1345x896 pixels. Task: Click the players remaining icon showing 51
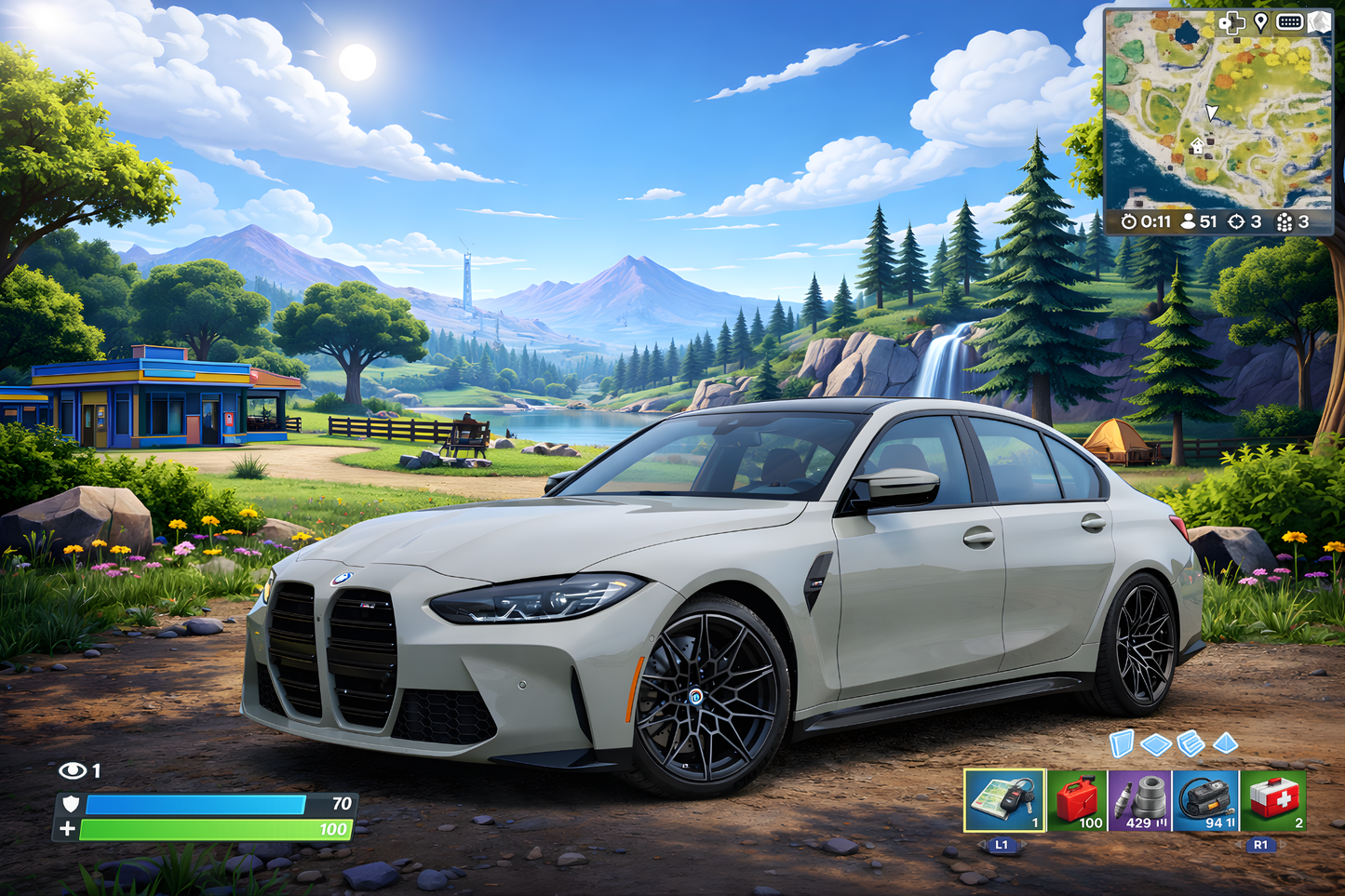tap(1189, 221)
